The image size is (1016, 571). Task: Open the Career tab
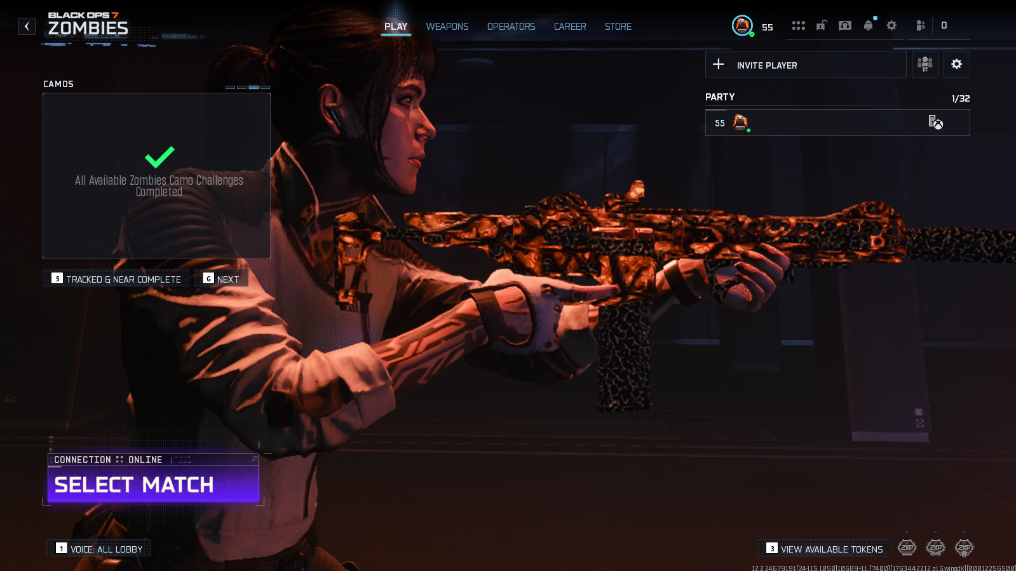pyautogui.click(x=570, y=26)
